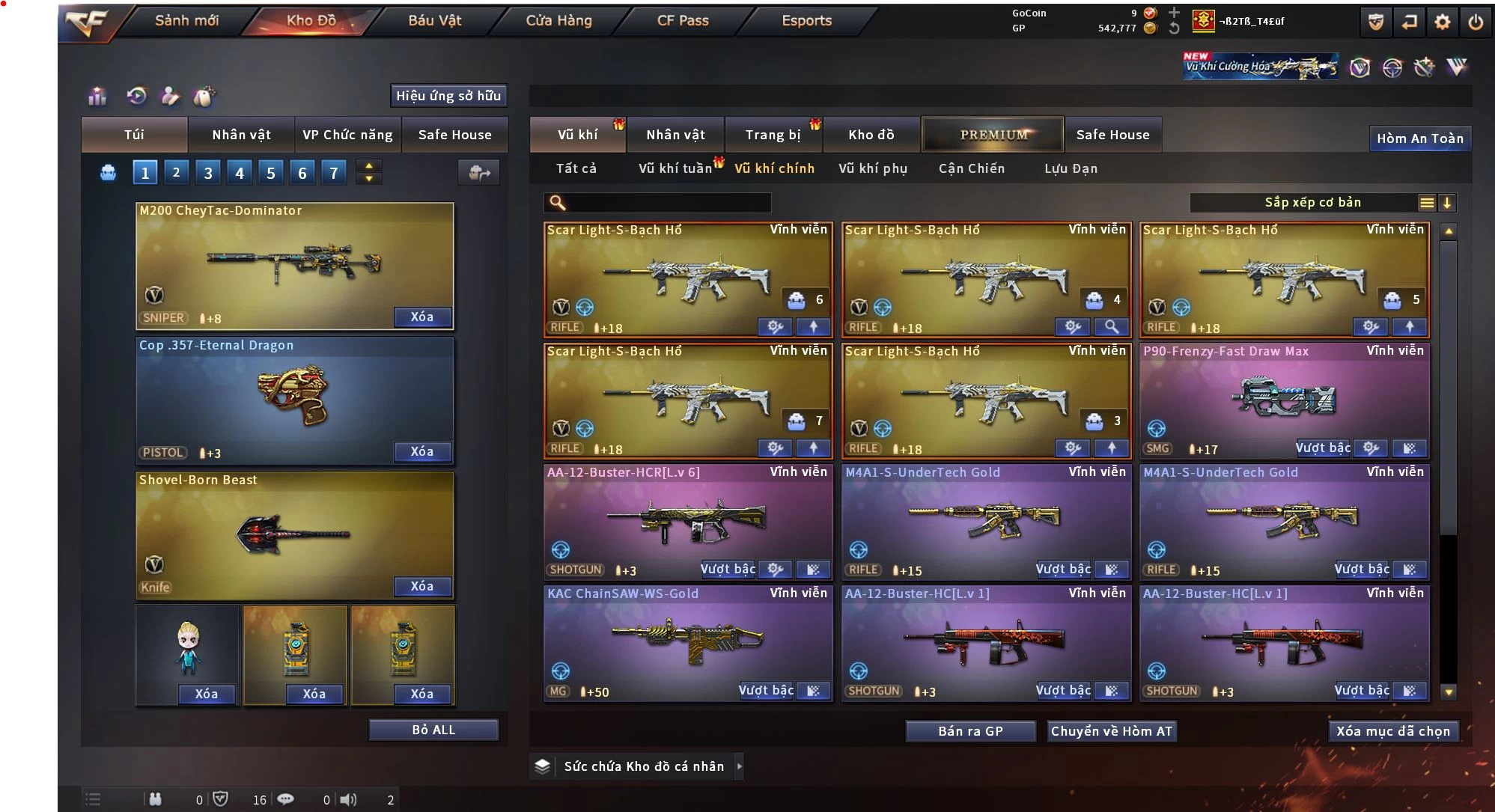Viewport: 1495px width, 812px height.
Task: Show the Cận Chiến weapon category
Action: 971,169
